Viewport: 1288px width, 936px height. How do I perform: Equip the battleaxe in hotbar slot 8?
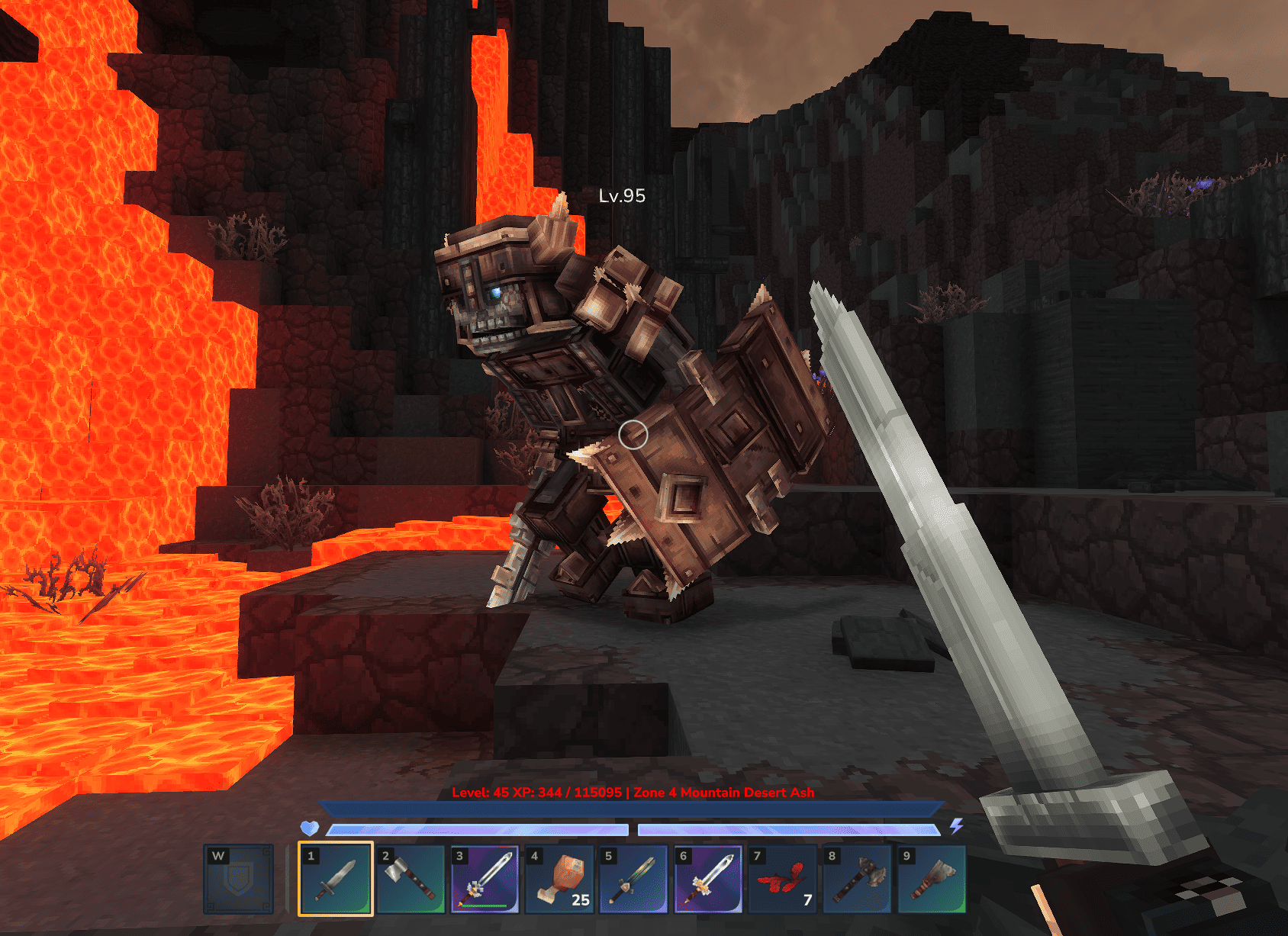point(857,879)
